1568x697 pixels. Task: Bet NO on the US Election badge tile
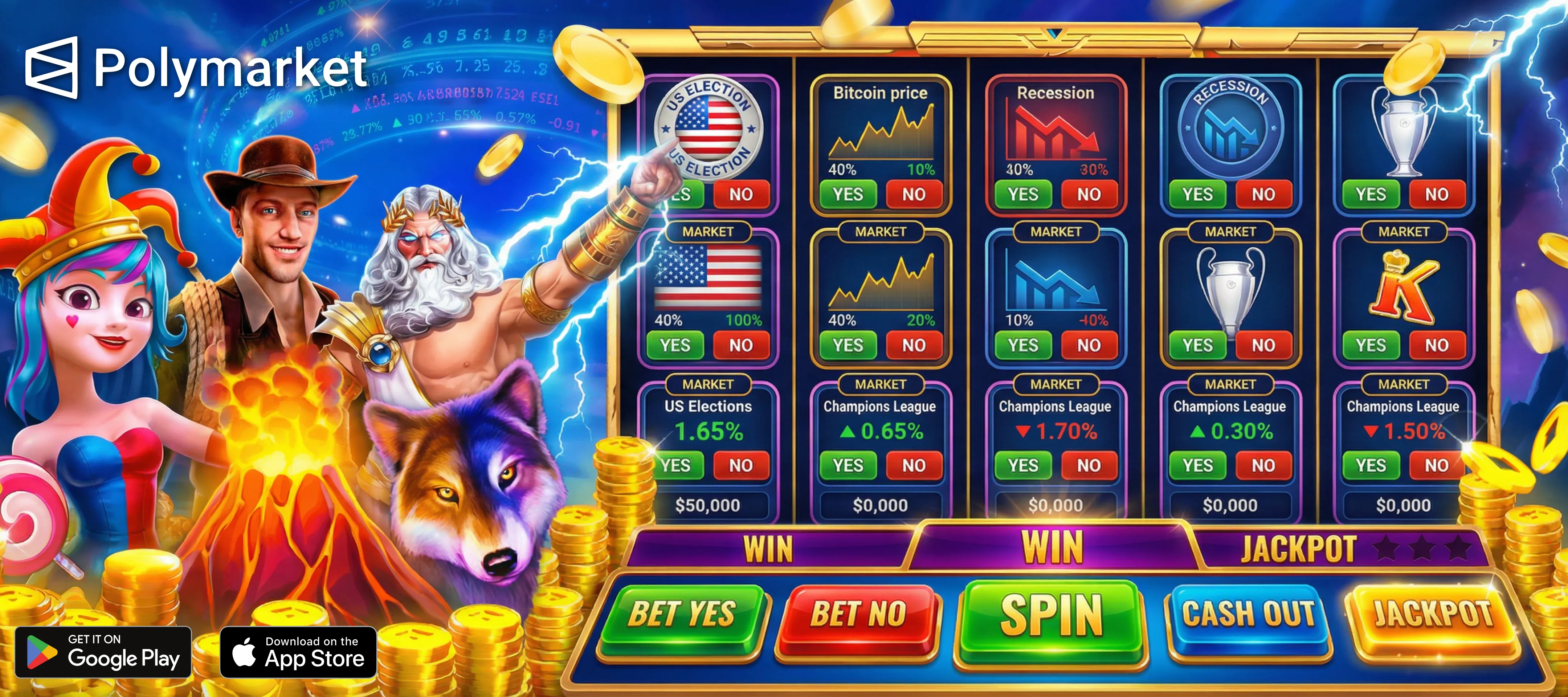[x=741, y=194]
